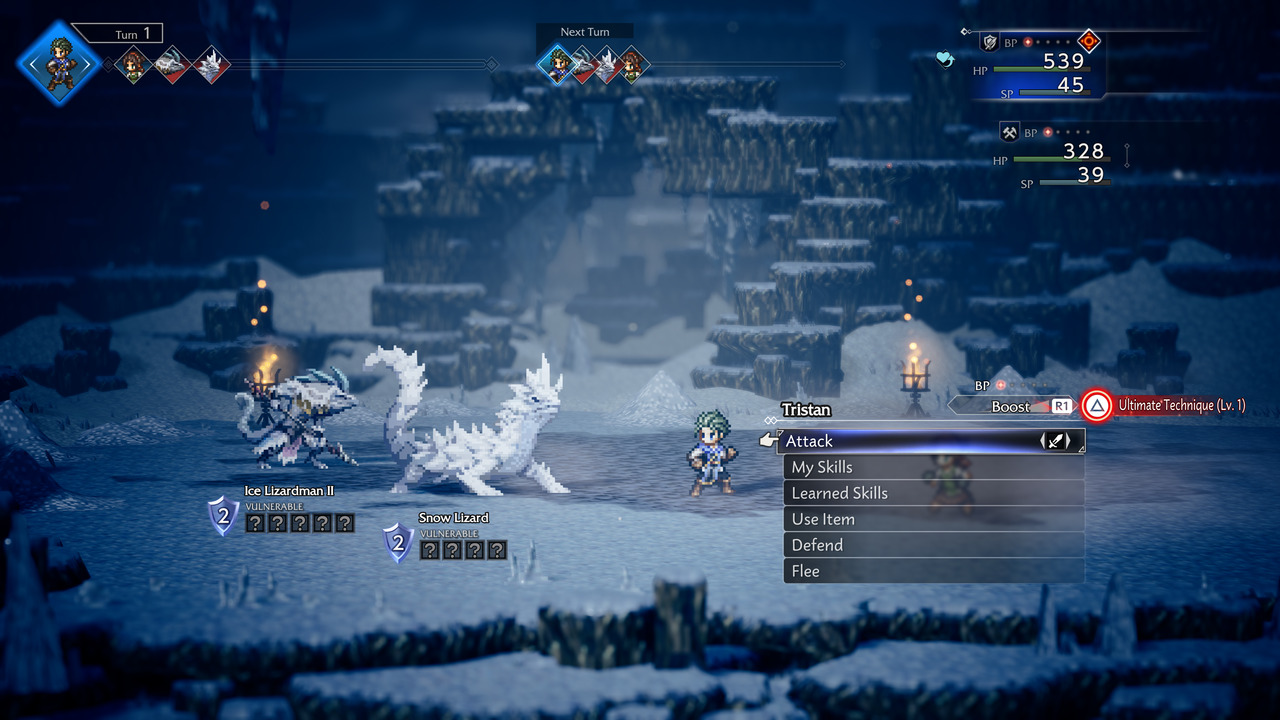
Task: Select Tristan's large turn order portrait
Action: [x=59, y=62]
